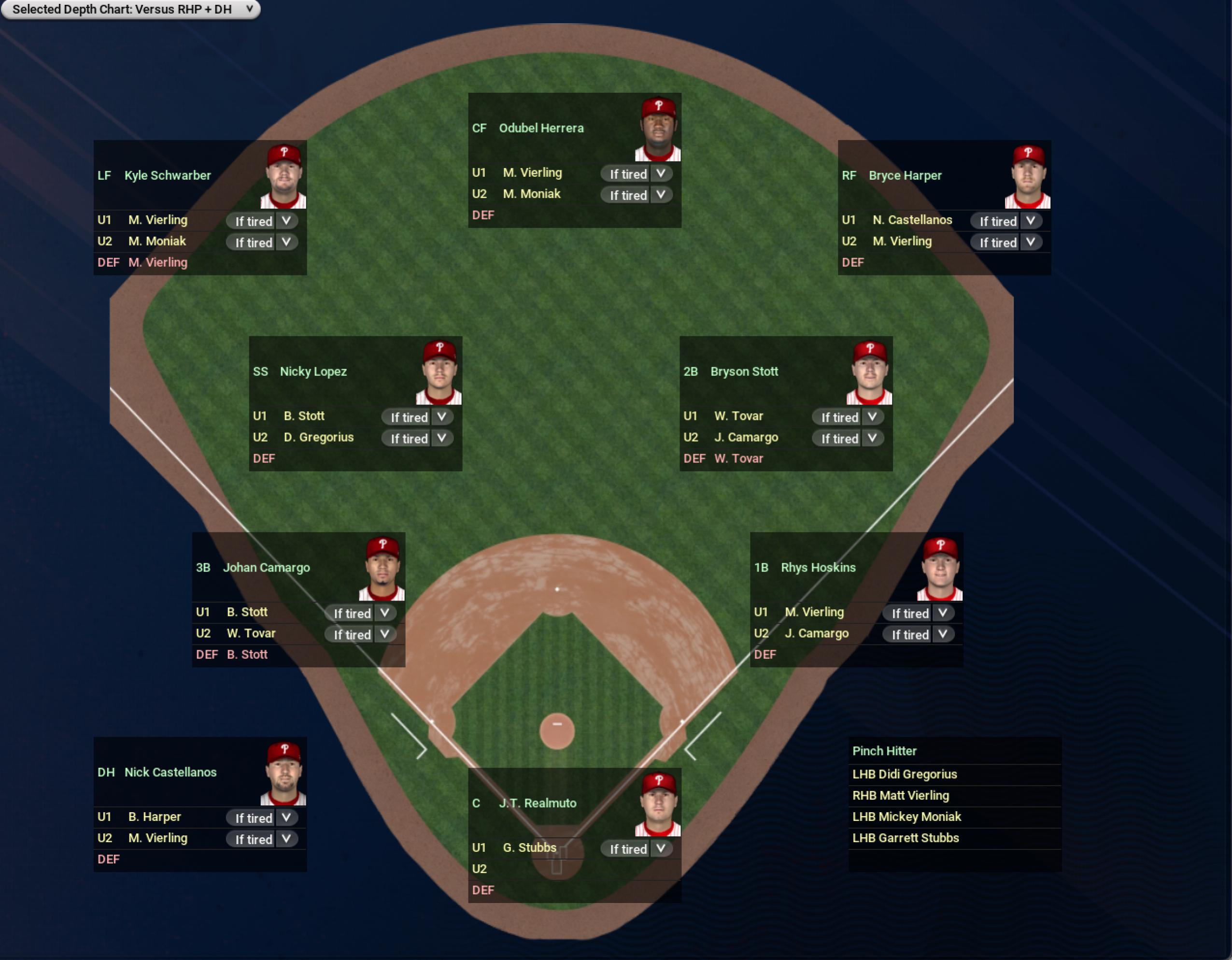The width and height of the screenshot is (1232, 960).
Task: Choose pinch hitter LHB Garrett Stubbs
Action: tap(906, 838)
